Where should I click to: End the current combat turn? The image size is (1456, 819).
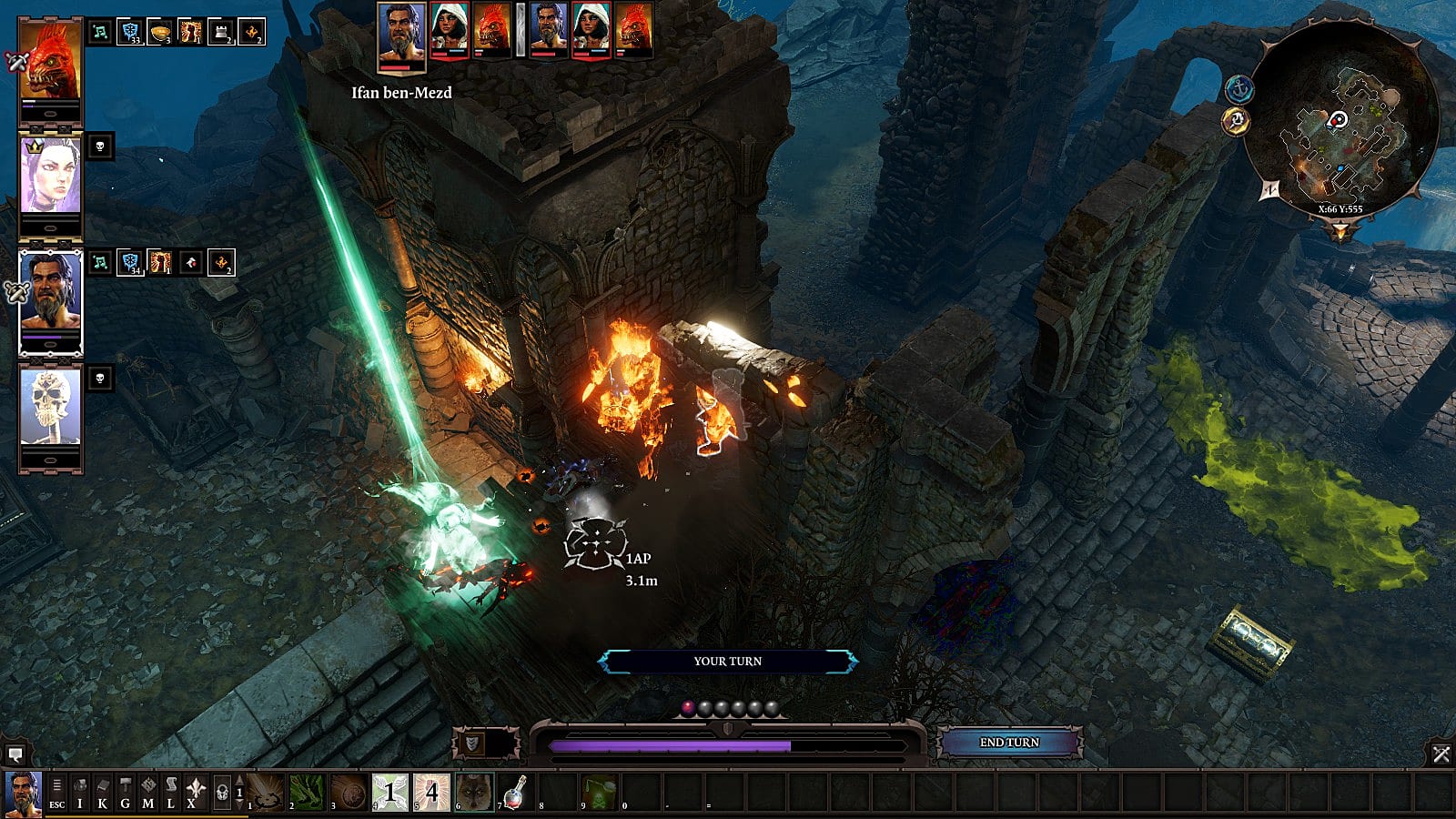[x=1008, y=743]
